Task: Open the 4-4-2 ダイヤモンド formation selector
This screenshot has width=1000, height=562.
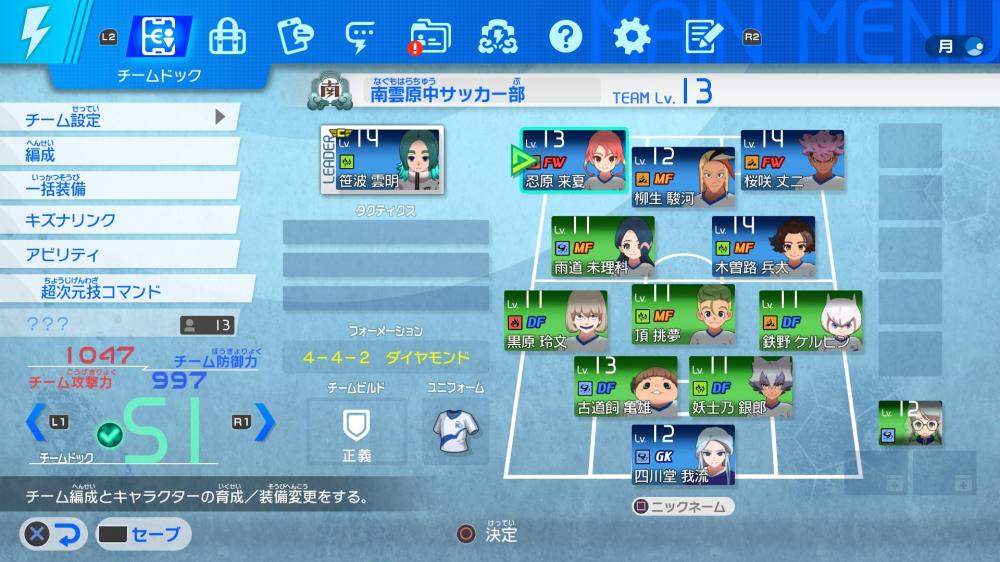Action: (x=385, y=357)
